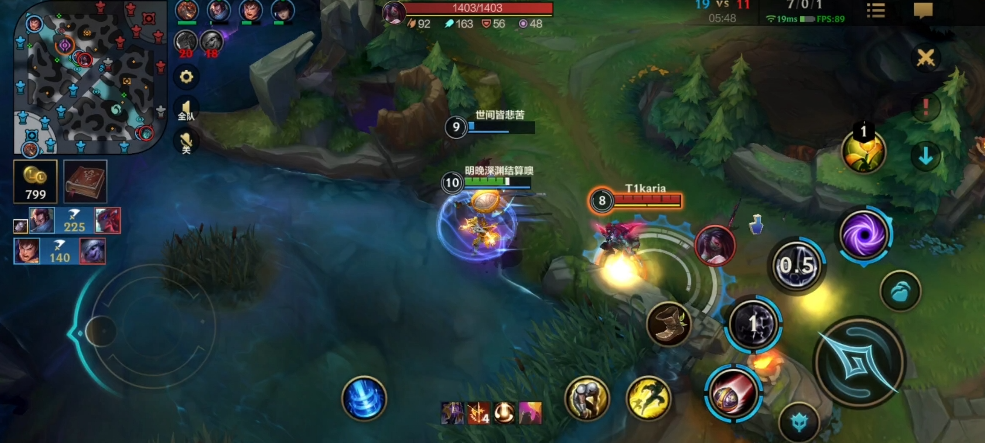Send the red exclamation danger ping
Screen dimensions: 985x443
click(927, 105)
